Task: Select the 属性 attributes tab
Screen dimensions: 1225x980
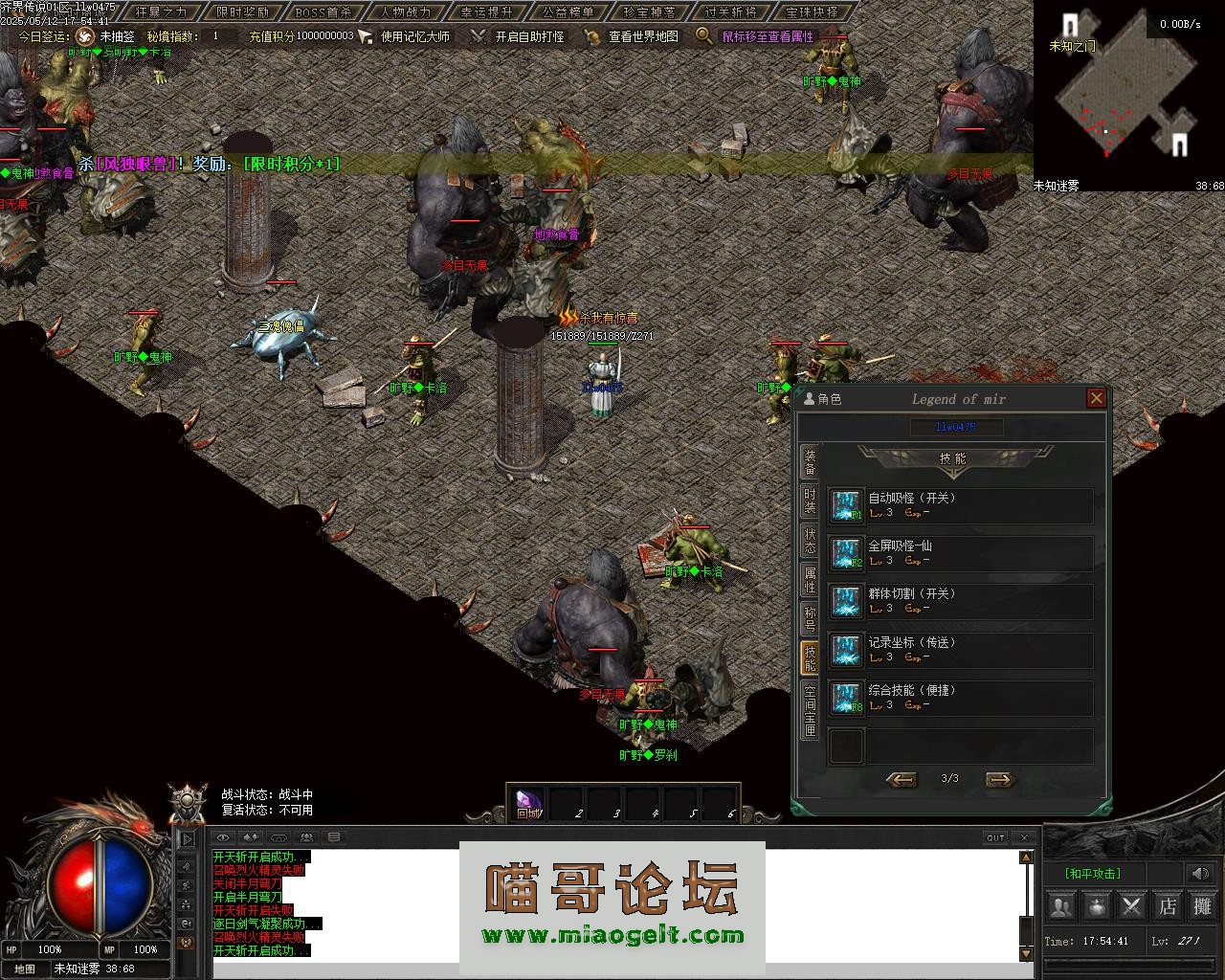Action: tap(810, 580)
